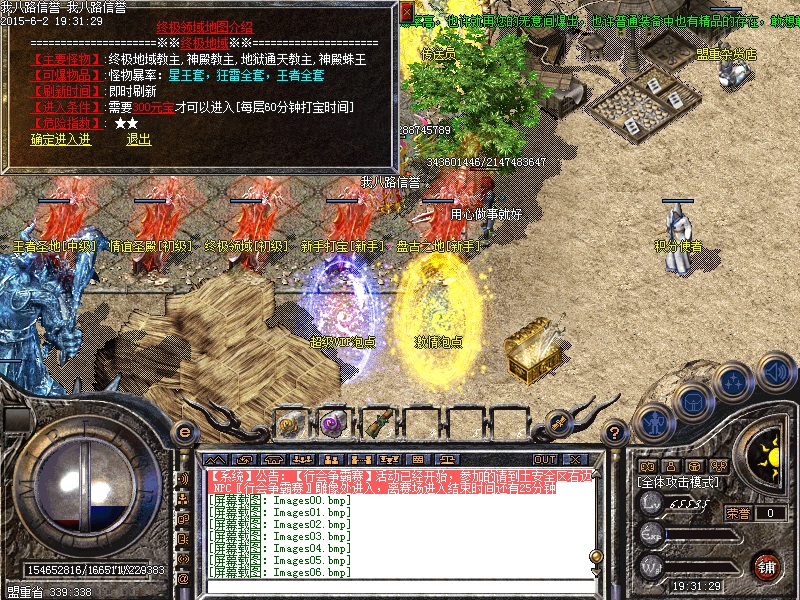
Task: Use the purple swirl shell hotbar item
Action: pos(333,423)
